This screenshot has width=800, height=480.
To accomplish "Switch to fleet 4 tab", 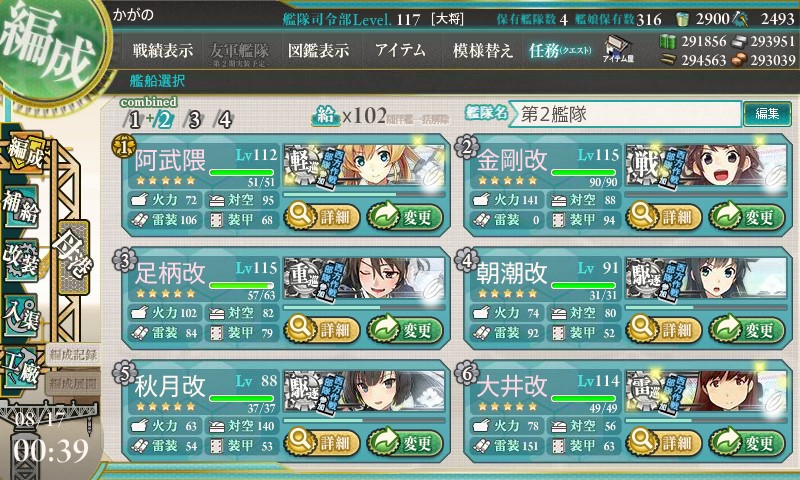I will point(225,120).
